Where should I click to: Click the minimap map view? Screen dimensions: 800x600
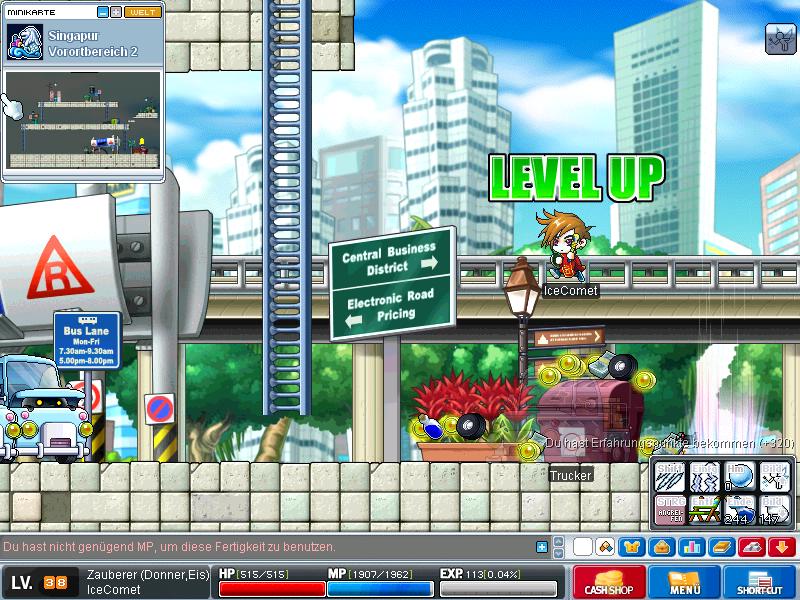tap(83, 120)
